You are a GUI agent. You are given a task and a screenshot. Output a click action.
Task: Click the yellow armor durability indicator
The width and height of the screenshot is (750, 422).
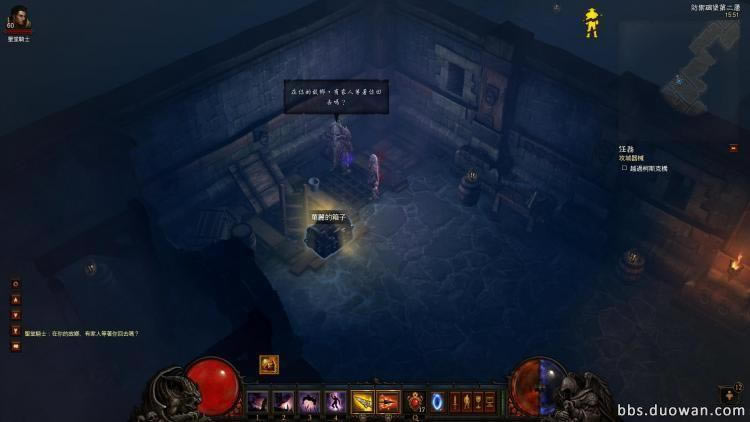592,22
